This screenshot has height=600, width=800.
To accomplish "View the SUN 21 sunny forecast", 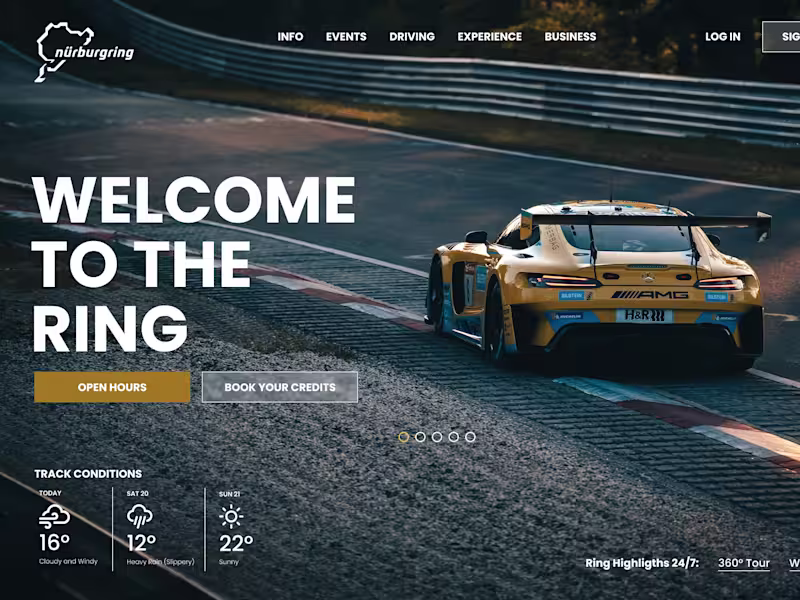I will [x=234, y=530].
